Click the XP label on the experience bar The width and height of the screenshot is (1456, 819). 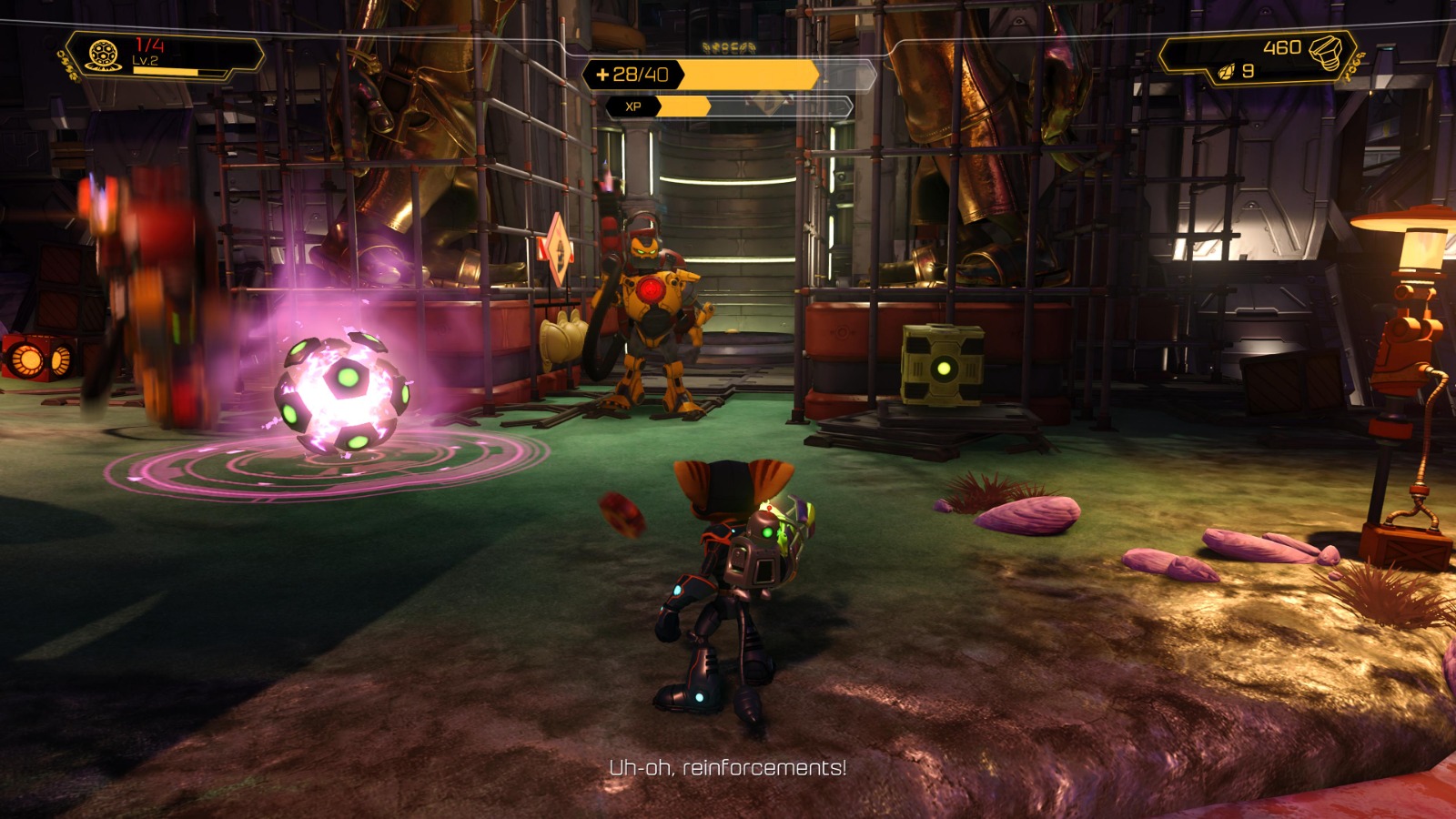pyautogui.click(x=636, y=106)
